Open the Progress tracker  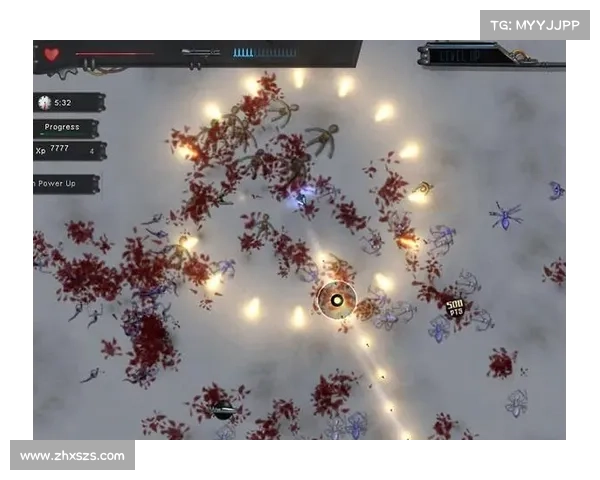(x=66, y=128)
